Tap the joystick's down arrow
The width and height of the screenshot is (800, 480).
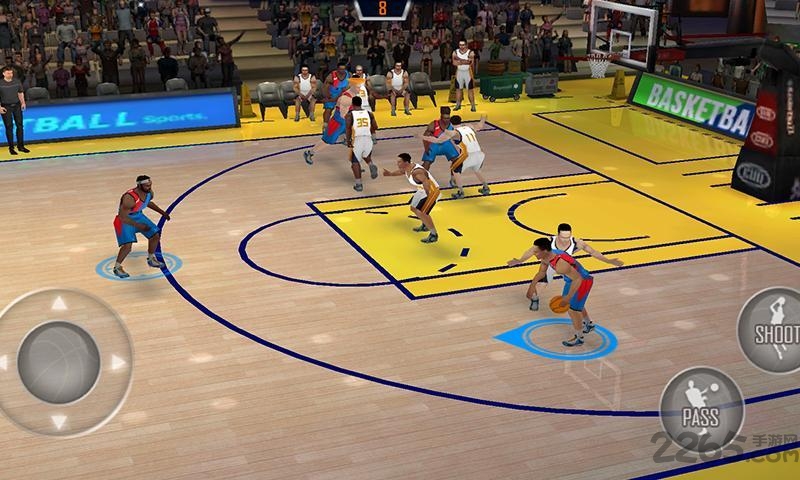59,421
